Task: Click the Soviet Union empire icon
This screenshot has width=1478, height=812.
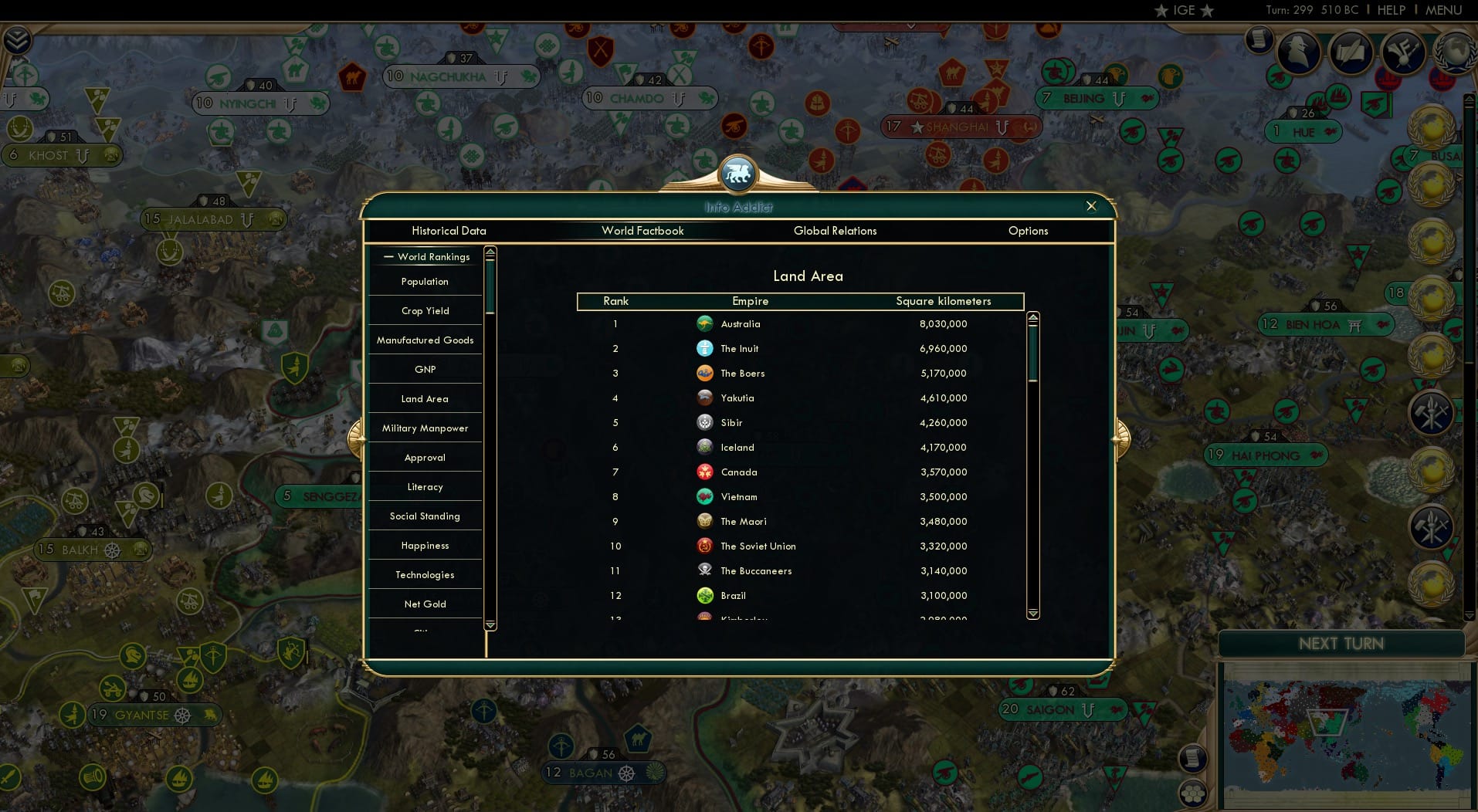Action: (703, 546)
